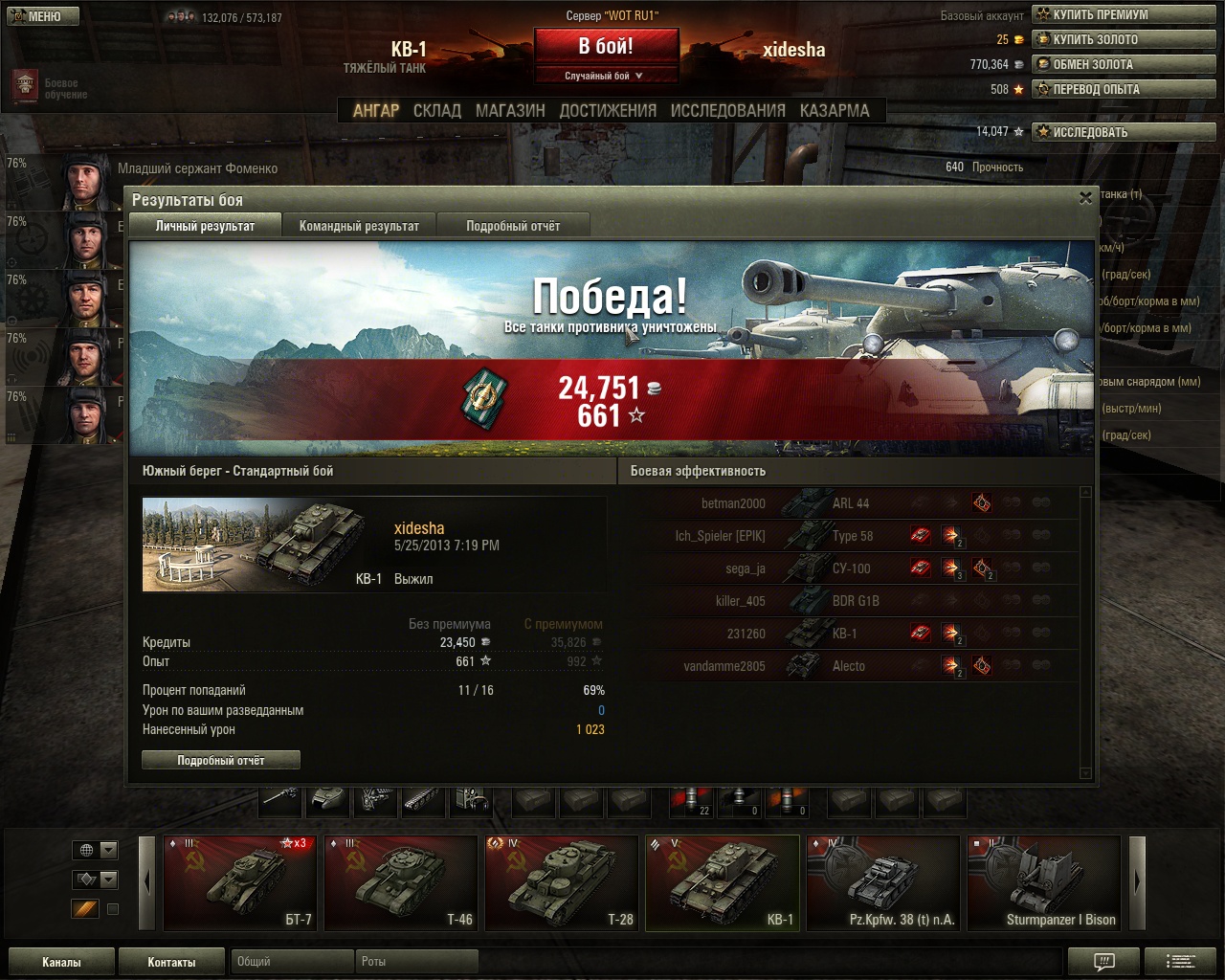Click the destroyed tank icon on Ich_Spieler's row

[920, 534]
